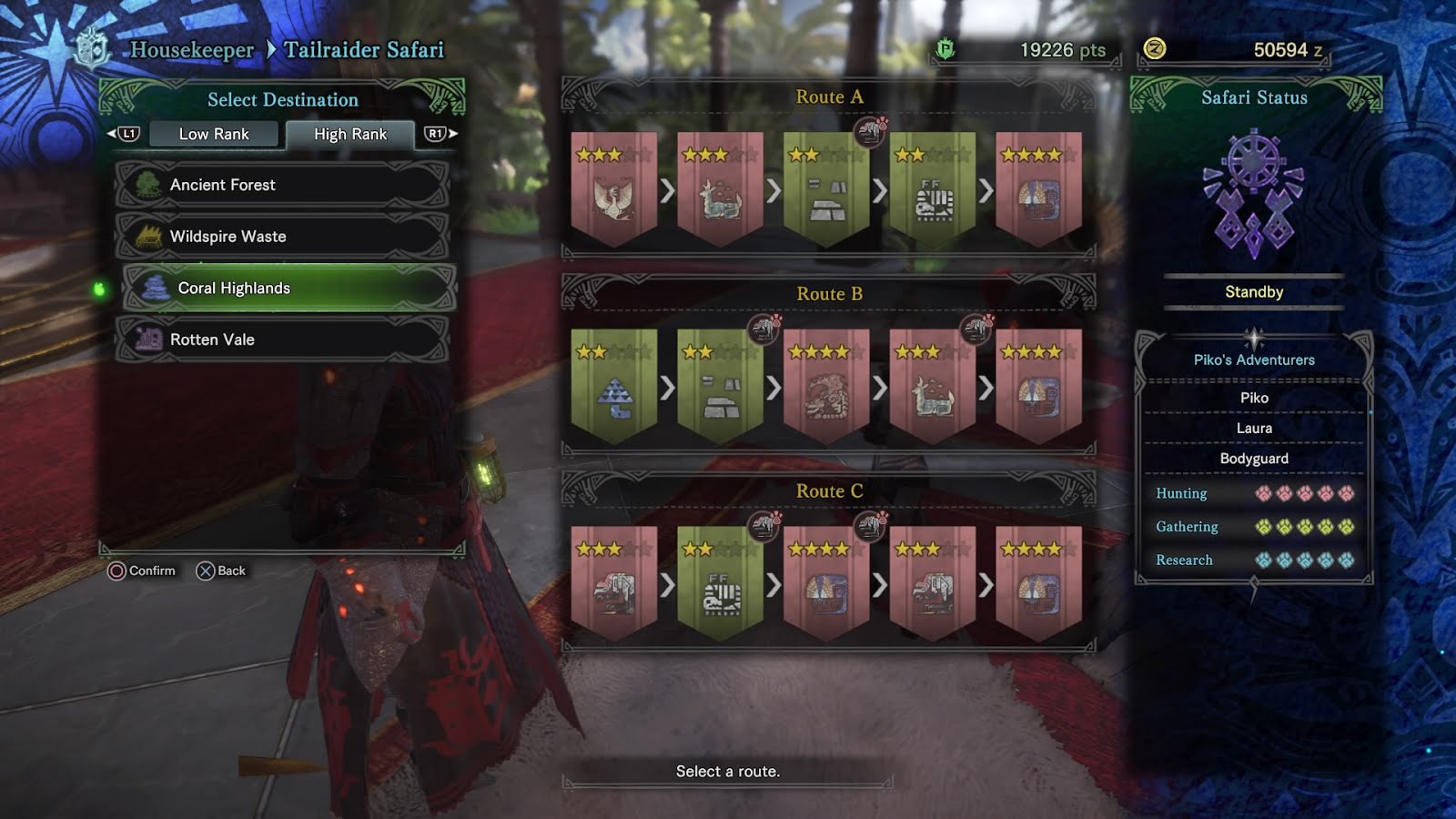Image resolution: width=1456 pixels, height=819 pixels.
Task: Pick Rotten Vale destination
Action: 282,339
